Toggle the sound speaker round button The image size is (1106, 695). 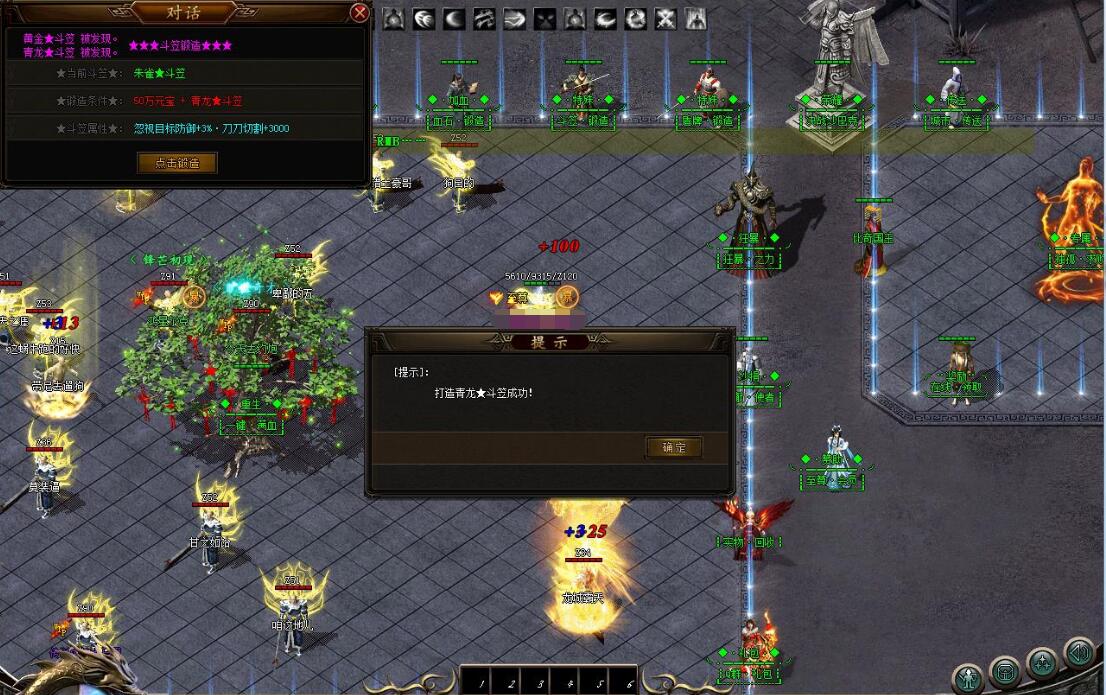pos(1078,654)
